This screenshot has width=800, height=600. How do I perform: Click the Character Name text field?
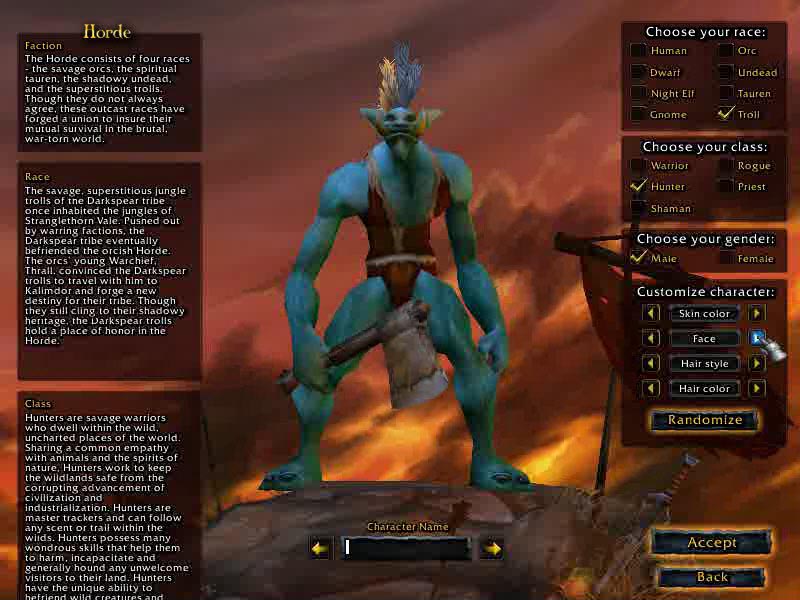coord(405,548)
